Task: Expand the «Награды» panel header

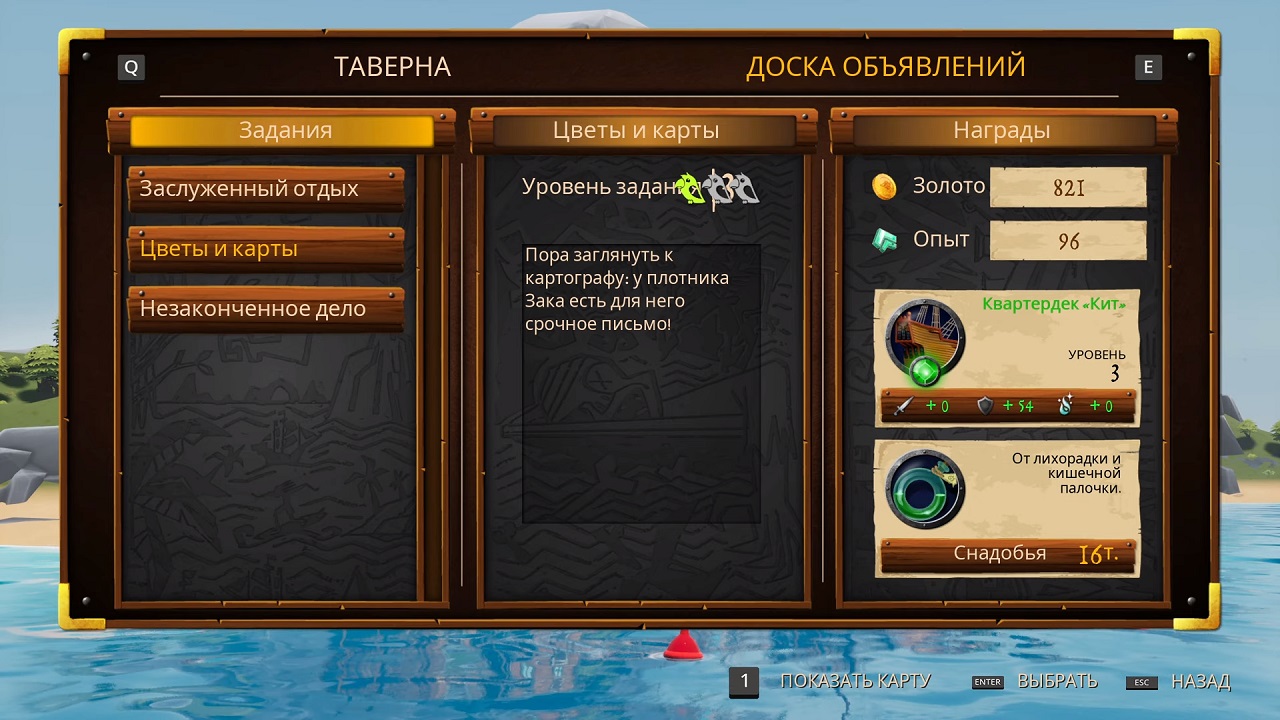Action: click(1004, 129)
